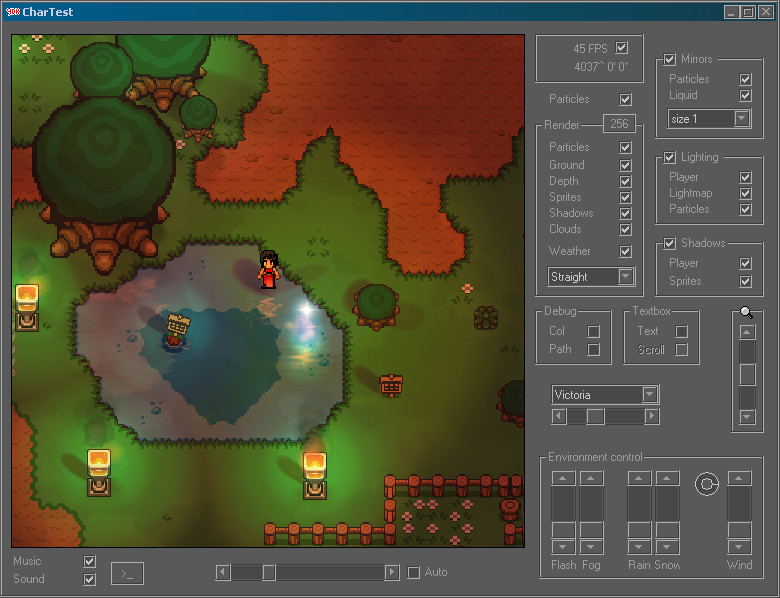Toggle the FPS display checkbox

tap(622, 48)
